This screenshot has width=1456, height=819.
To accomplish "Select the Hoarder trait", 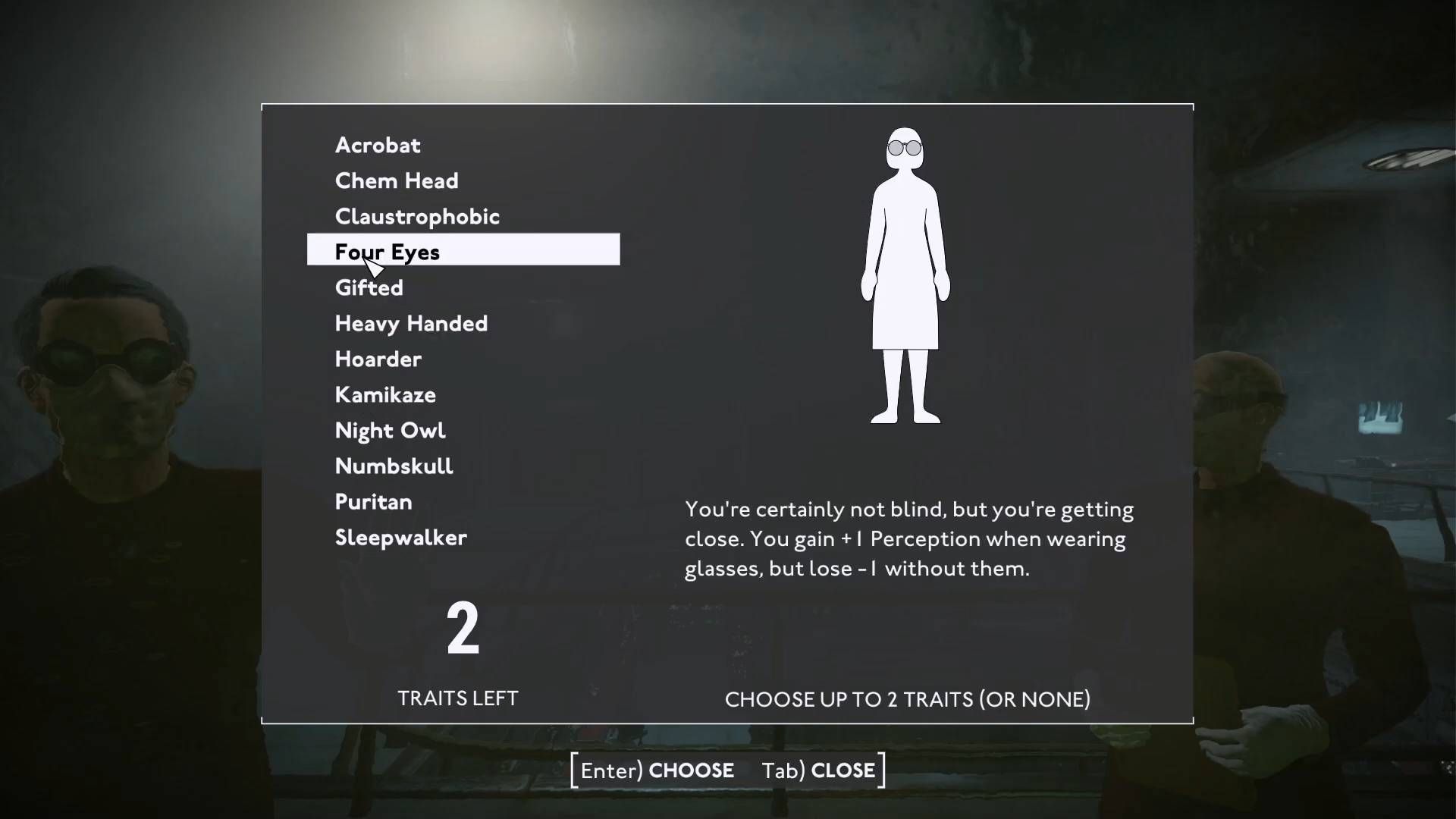I will [x=378, y=359].
